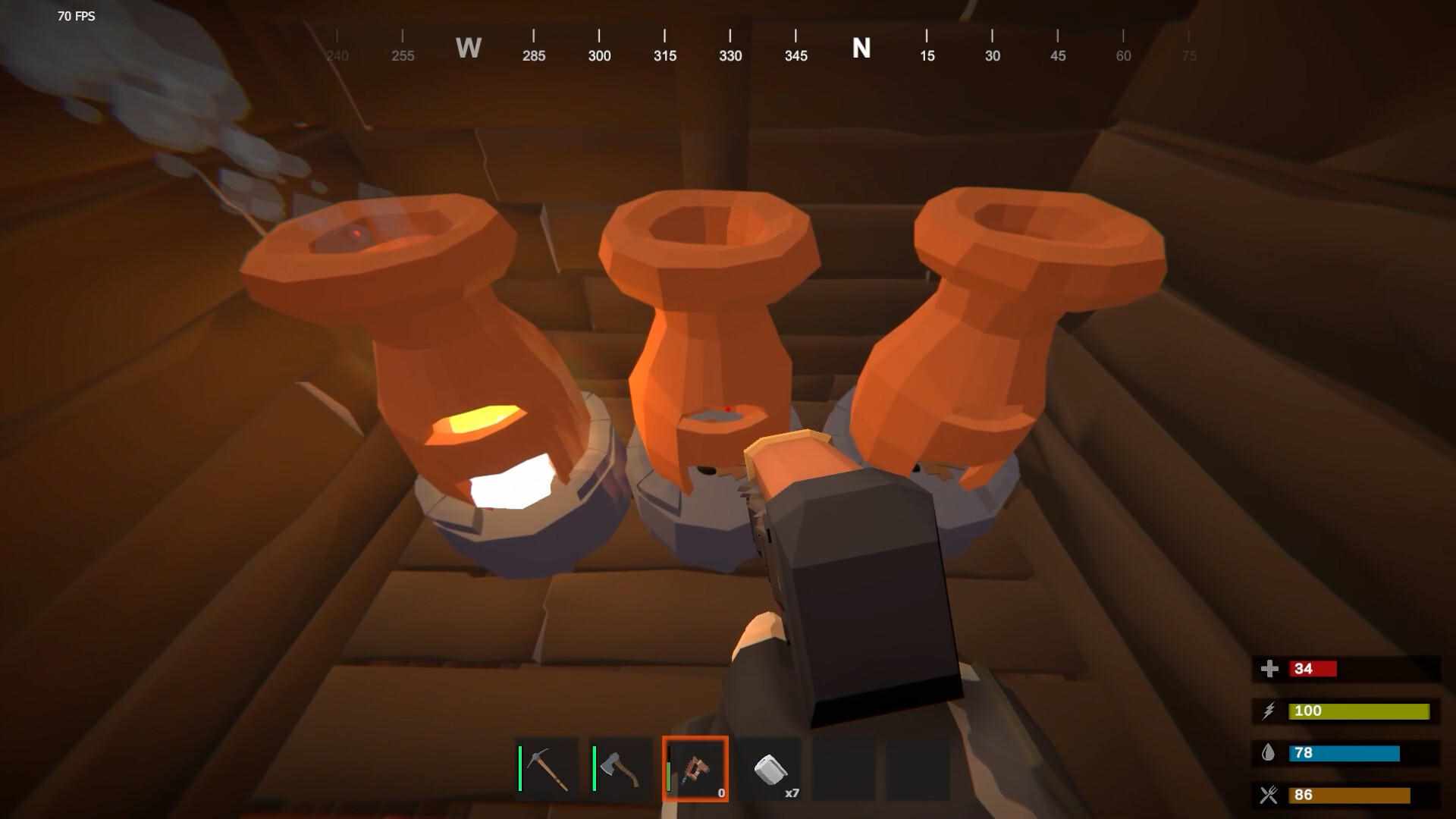This screenshot has height=819, width=1456.
Task: Click the highlighted gun slot showing 0
Action: tap(695, 769)
